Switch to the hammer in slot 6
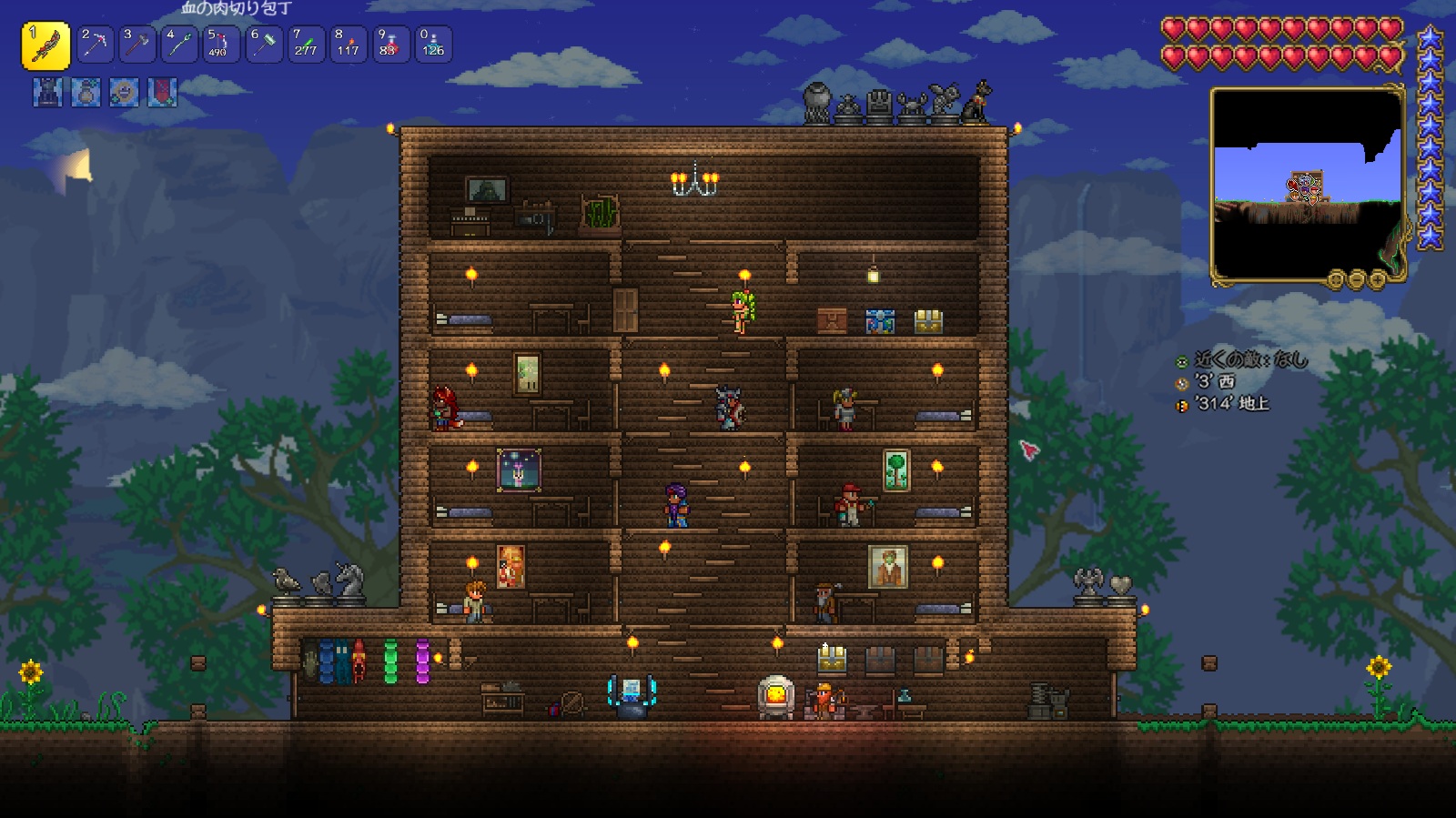The image size is (1456, 818). click(x=264, y=45)
